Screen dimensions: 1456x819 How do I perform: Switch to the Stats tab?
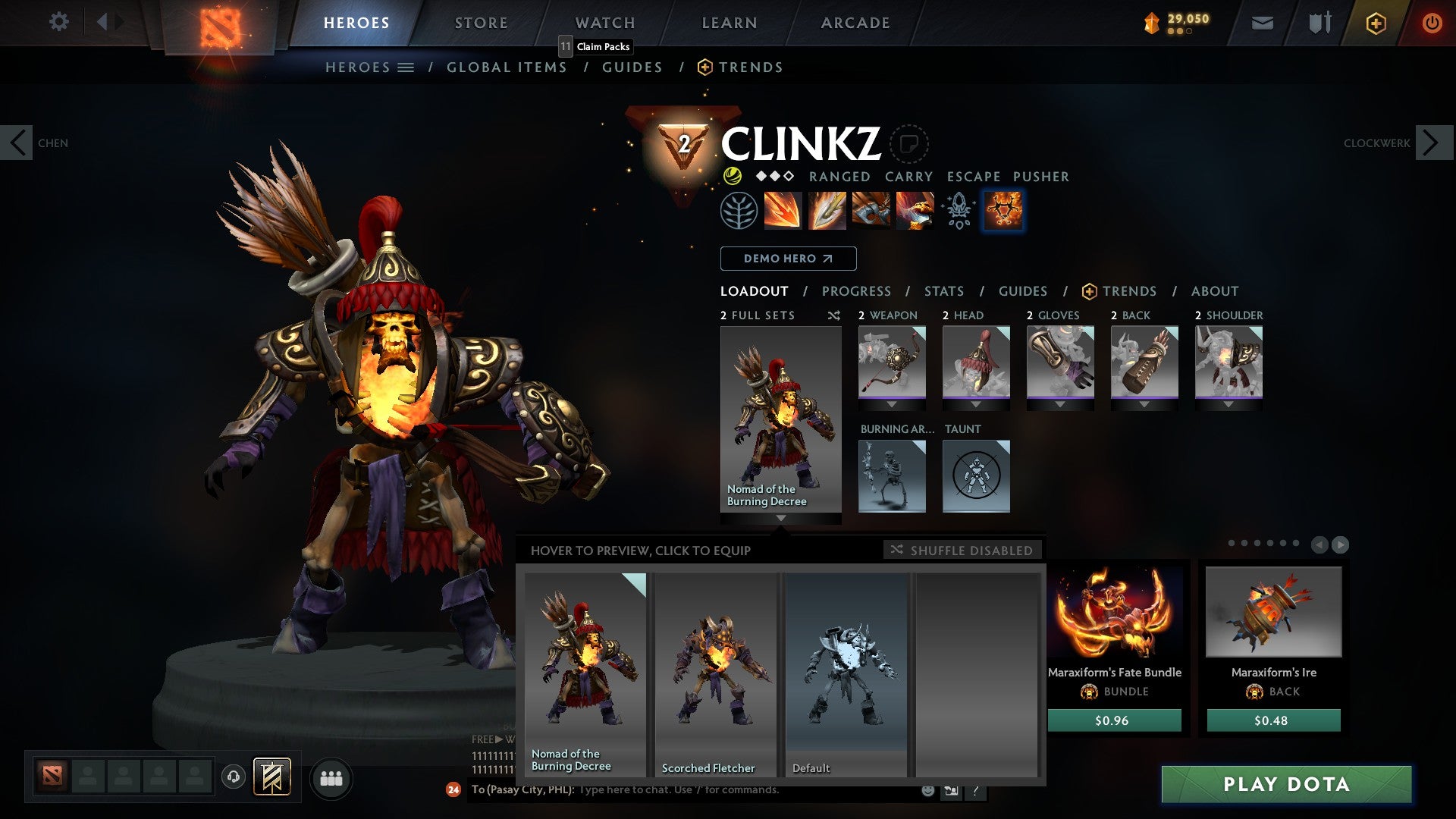(944, 290)
